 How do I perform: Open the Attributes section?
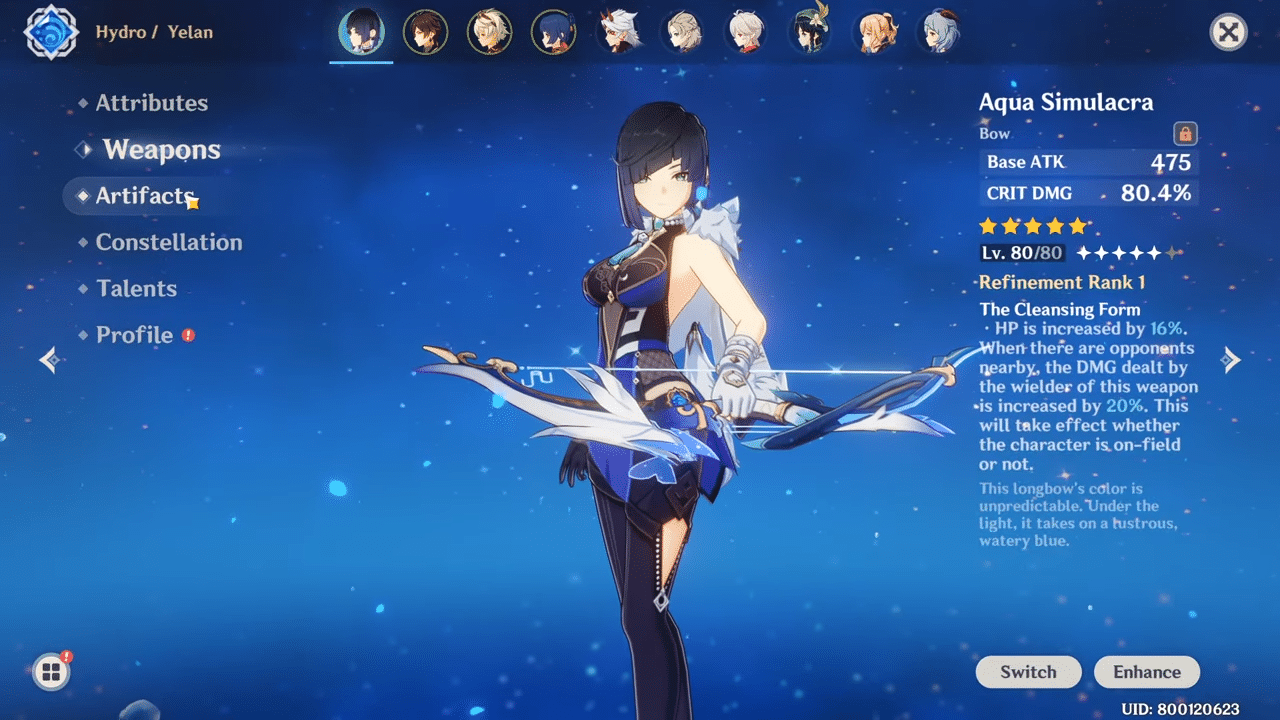[151, 103]
